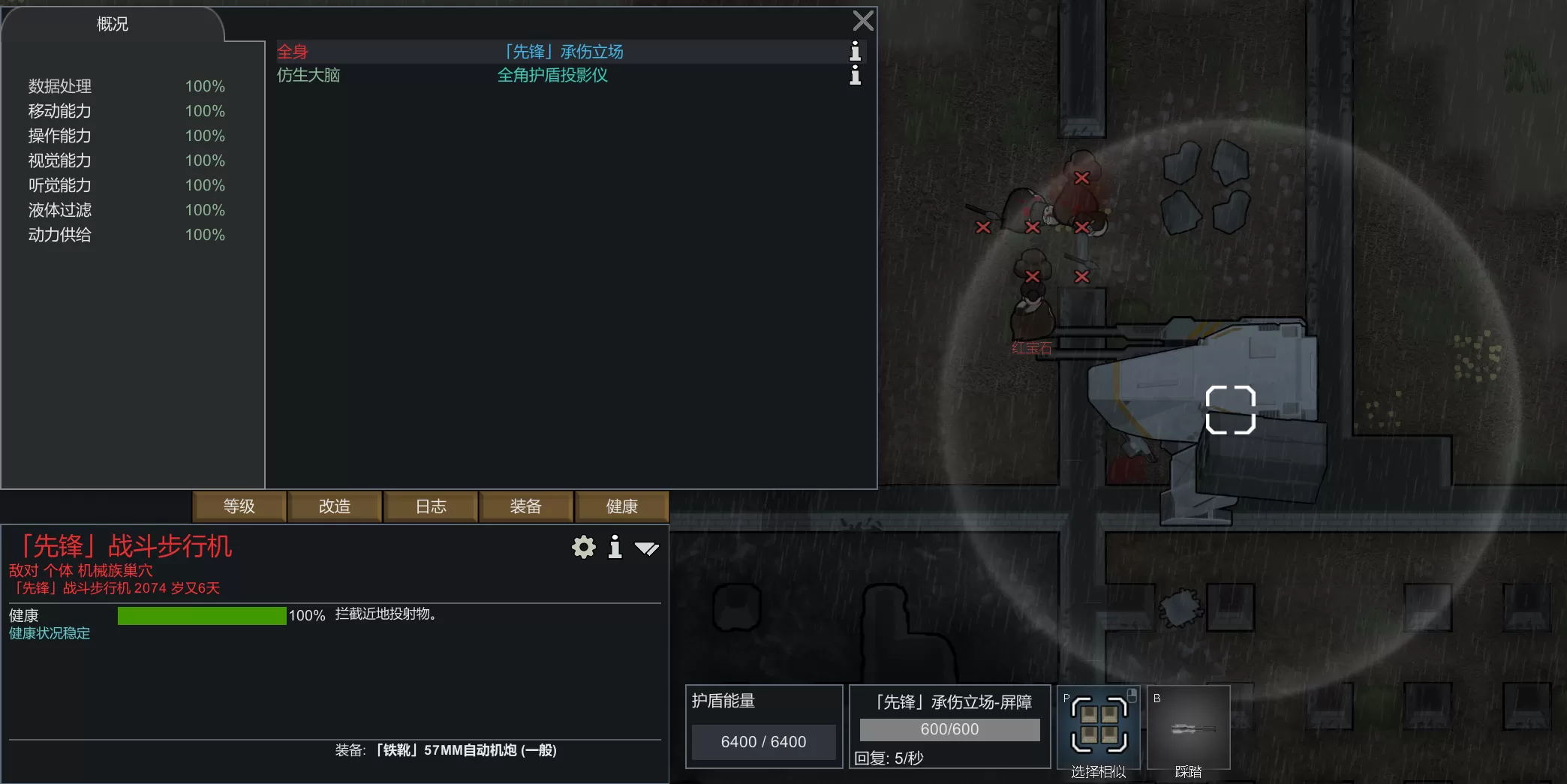Open the 装备 tab

[x=526, y=506]
